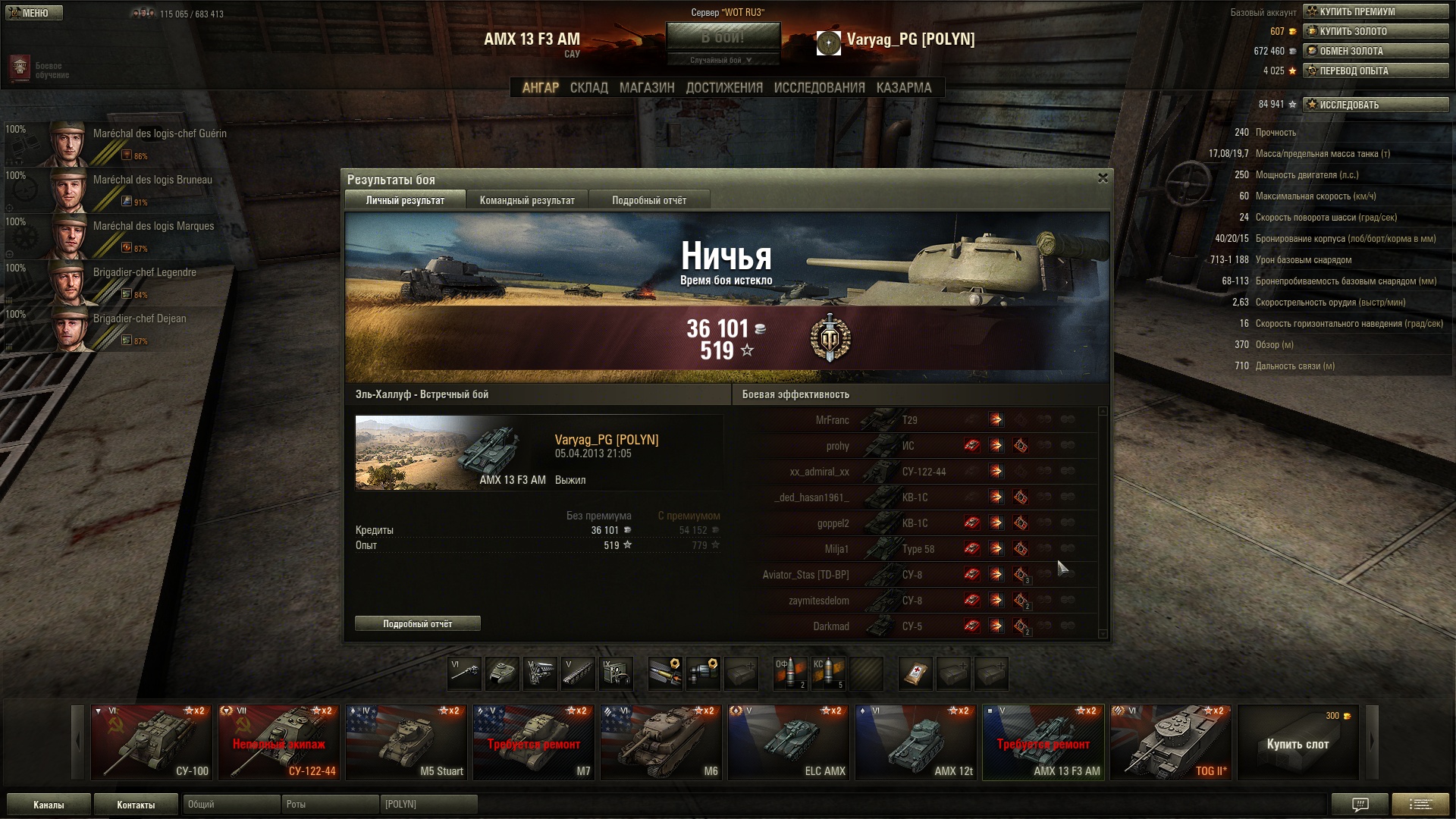This screenshot has height=819, width=1456.
Task: Show the ДОСТИЖЕНИЯ page
Action: pyautogui.click(x=724, y=88)
